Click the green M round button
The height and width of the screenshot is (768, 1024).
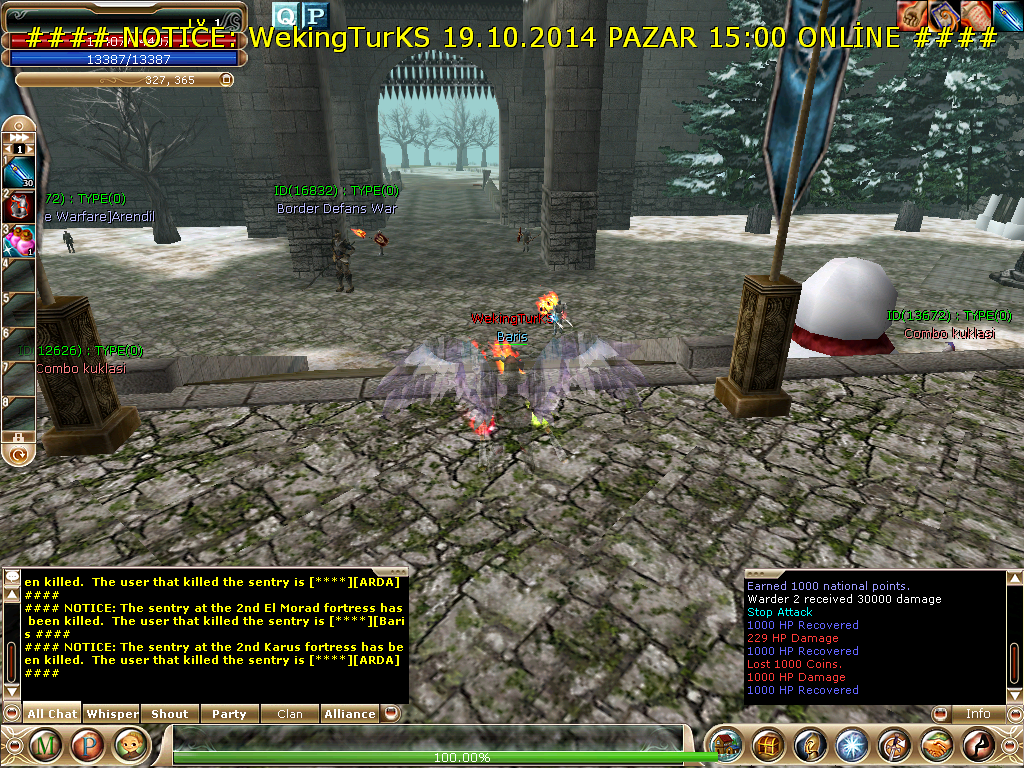(46, 745)
